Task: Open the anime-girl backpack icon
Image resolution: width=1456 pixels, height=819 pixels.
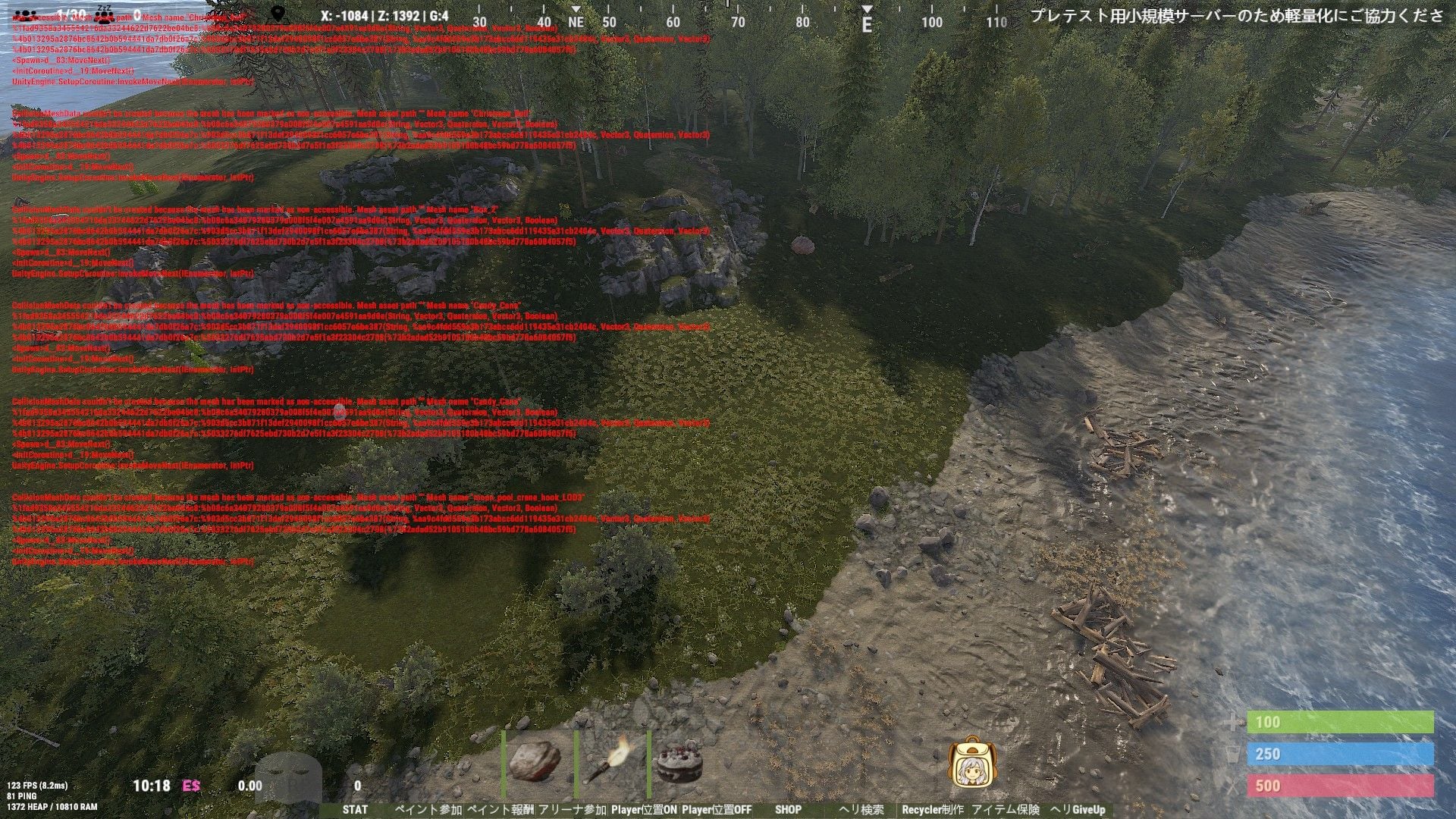Action: pyautogui.click(x=972, y=762)
